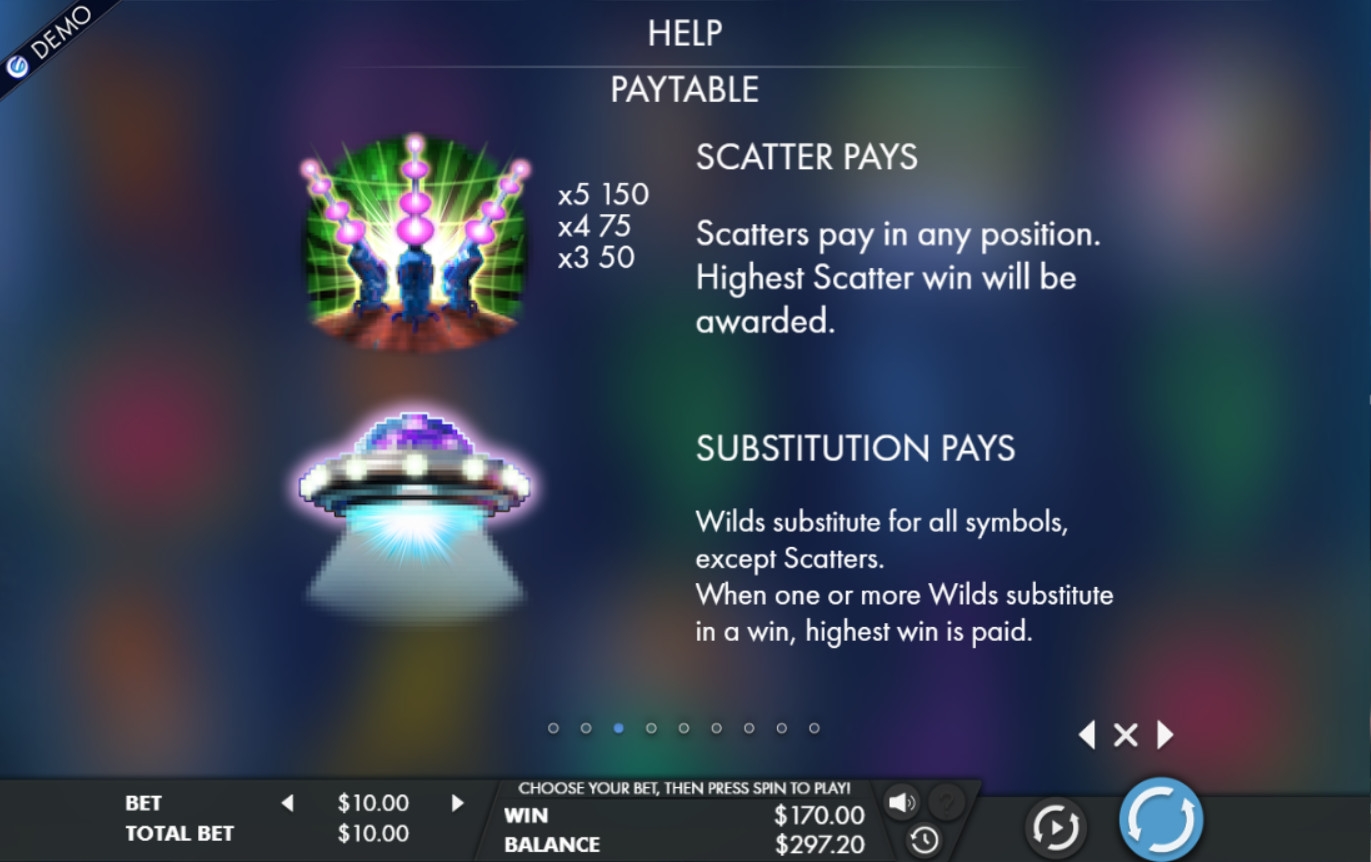This screenshot has width=1371, height=862.
Task: Go to the next paytable page
Action: [1165, 736]
